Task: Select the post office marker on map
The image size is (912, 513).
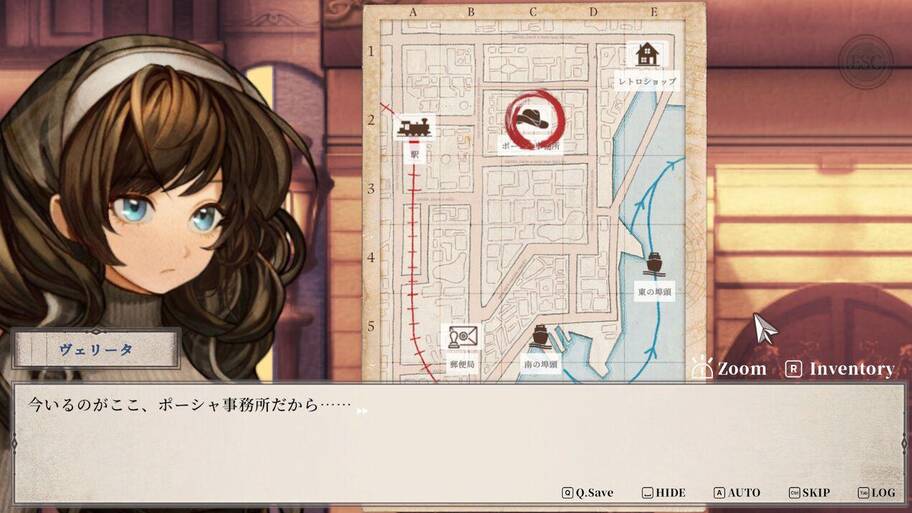Action: tap(462, 338)
